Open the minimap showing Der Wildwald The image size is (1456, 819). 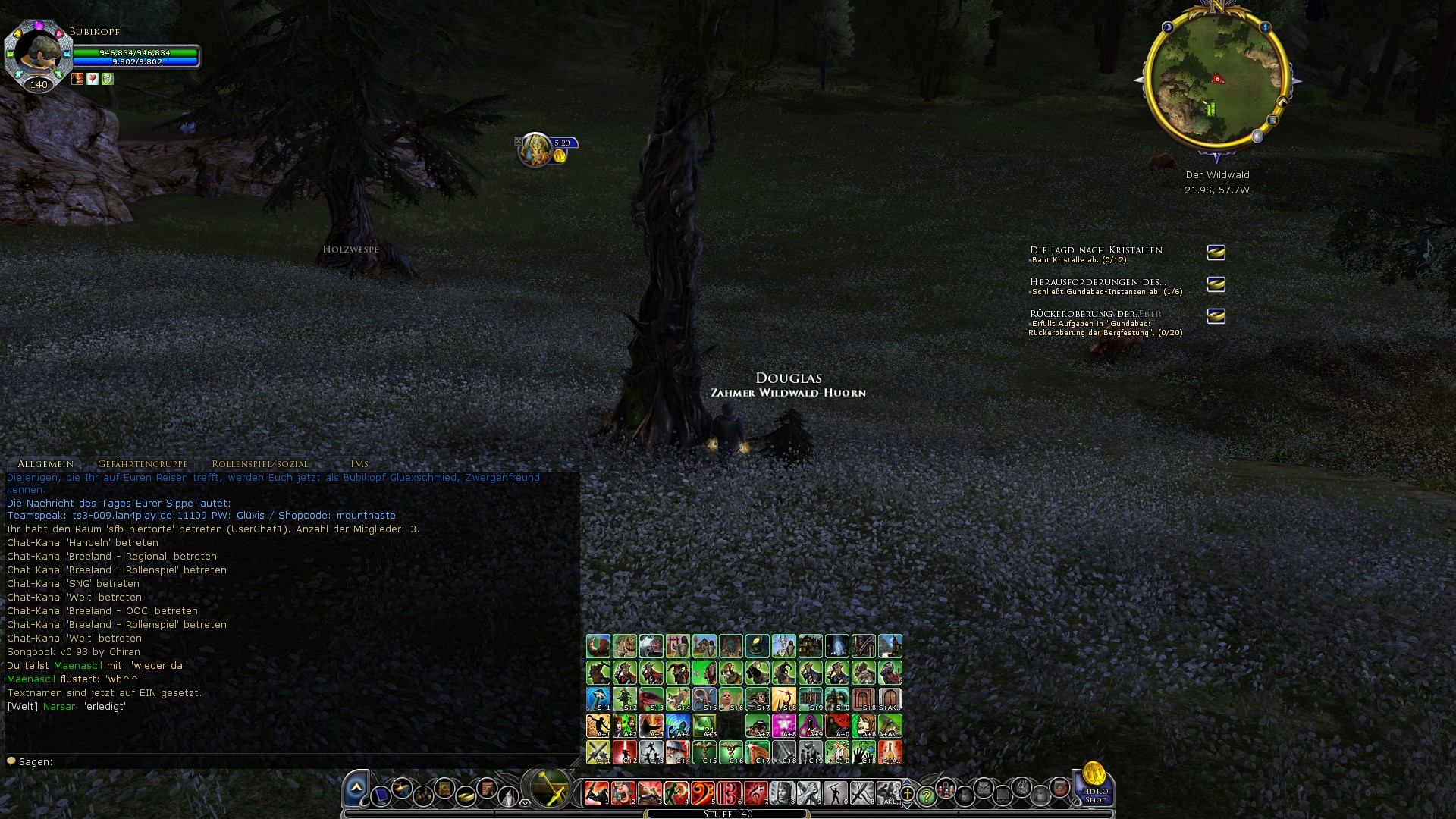pyautogui.click(x=1216, y=80)
